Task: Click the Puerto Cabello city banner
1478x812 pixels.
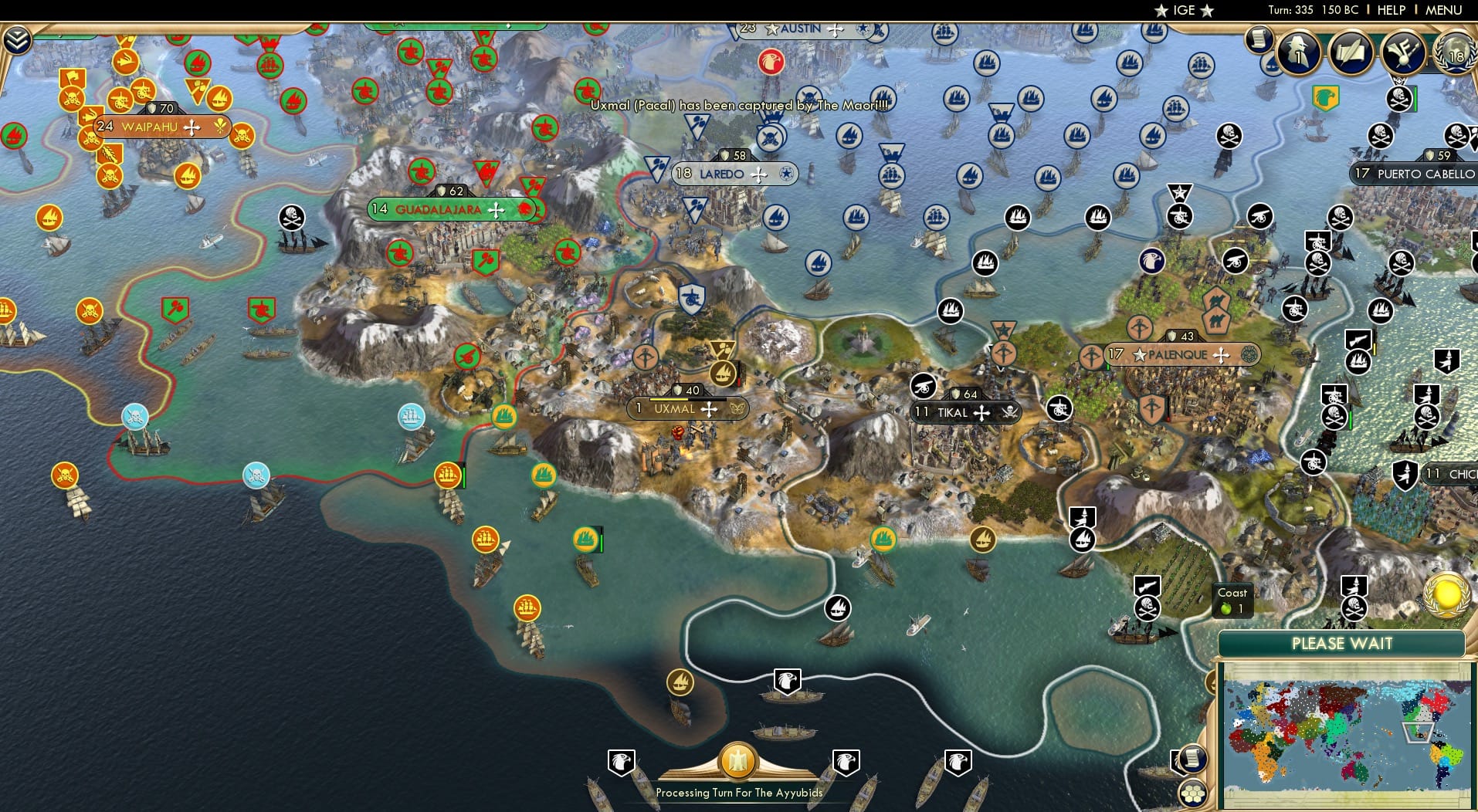Action: (1421, 174)
